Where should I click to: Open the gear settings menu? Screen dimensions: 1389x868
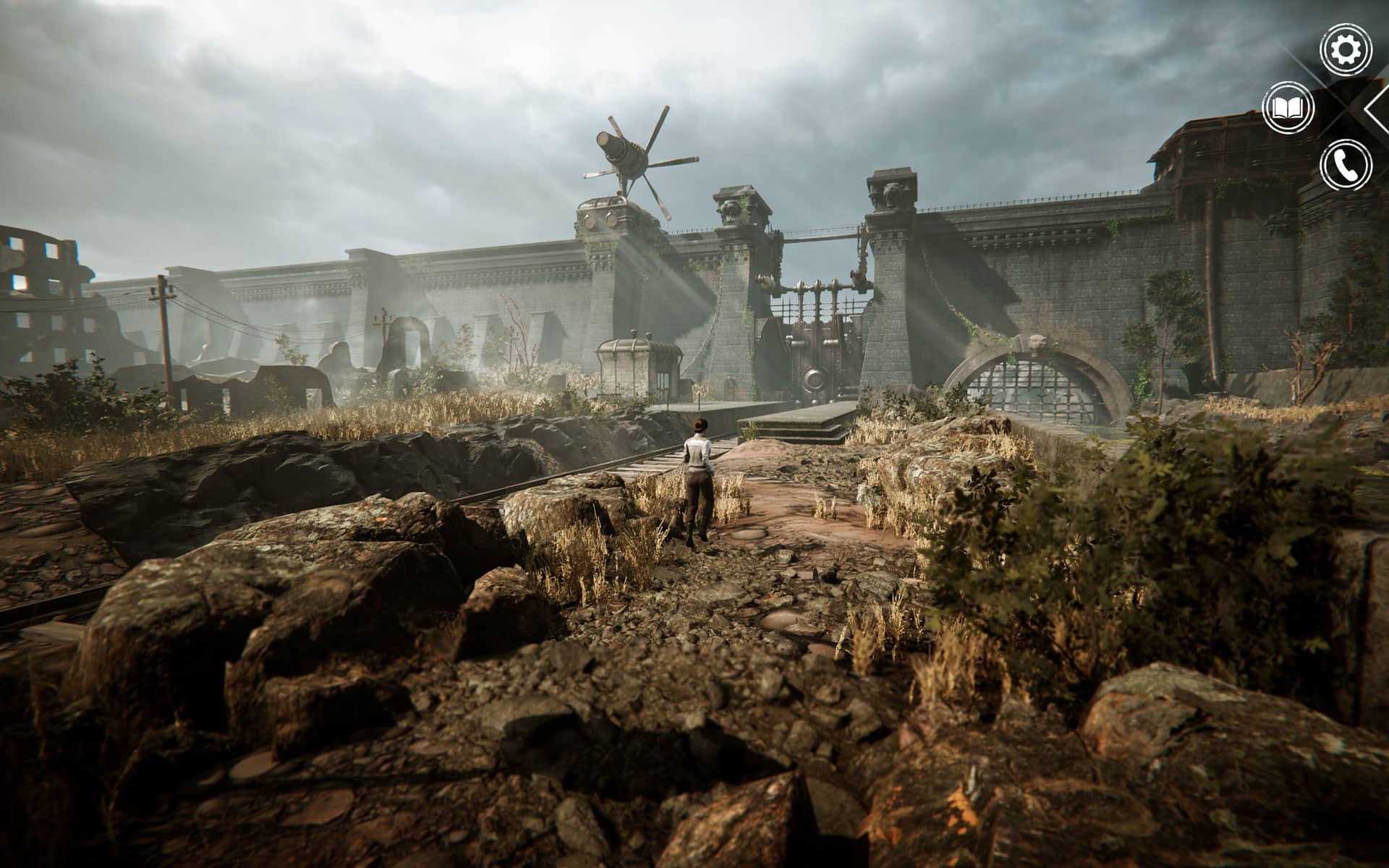click(1345, 49)
